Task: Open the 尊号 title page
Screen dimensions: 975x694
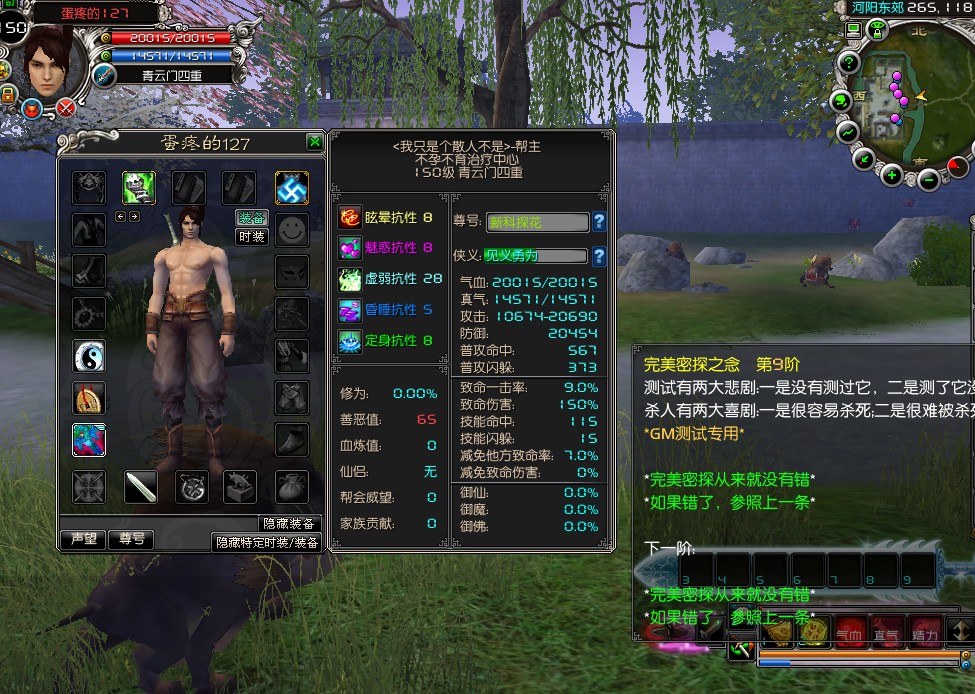Action: pyautogui.click(x=131, y=539)
